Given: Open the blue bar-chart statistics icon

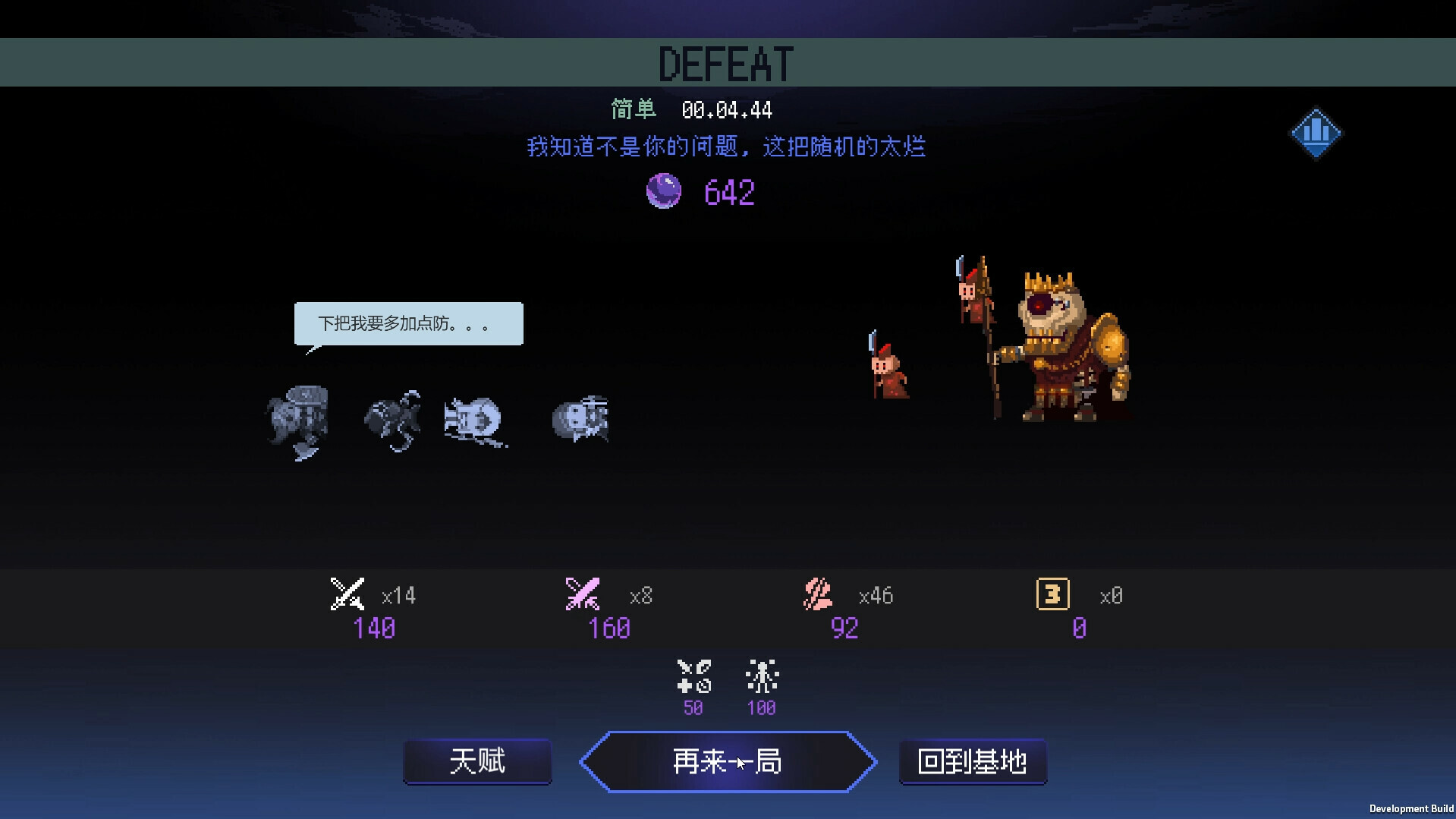Looking at the screenshot, I should tap(1316, 133).
